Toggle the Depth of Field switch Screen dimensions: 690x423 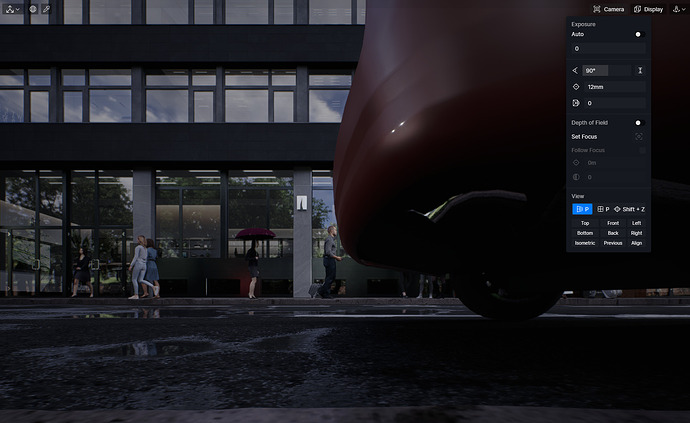pyautogui.click(x=638, y=122)
